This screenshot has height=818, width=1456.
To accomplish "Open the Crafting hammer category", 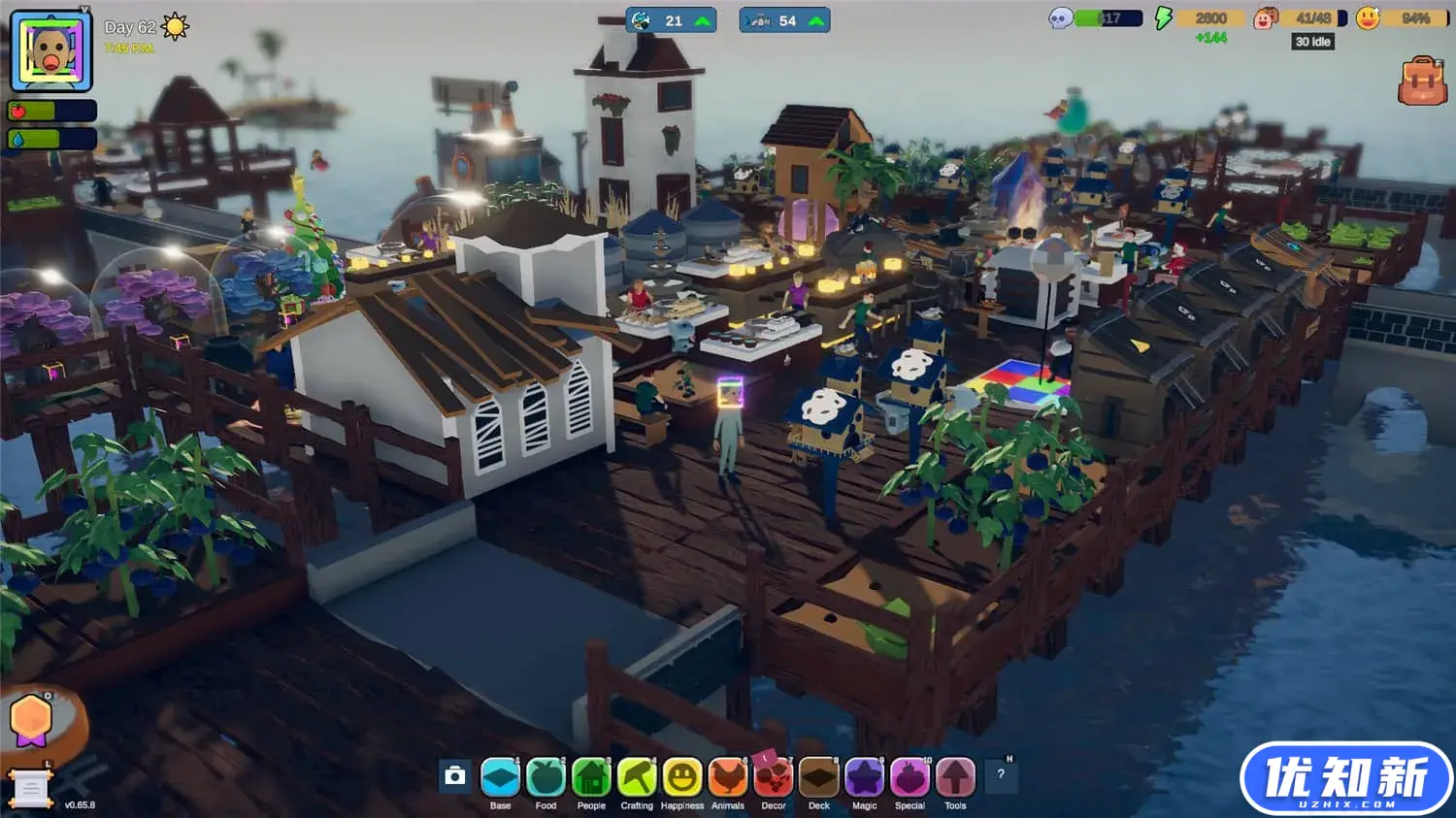I will tap(637, 777).
